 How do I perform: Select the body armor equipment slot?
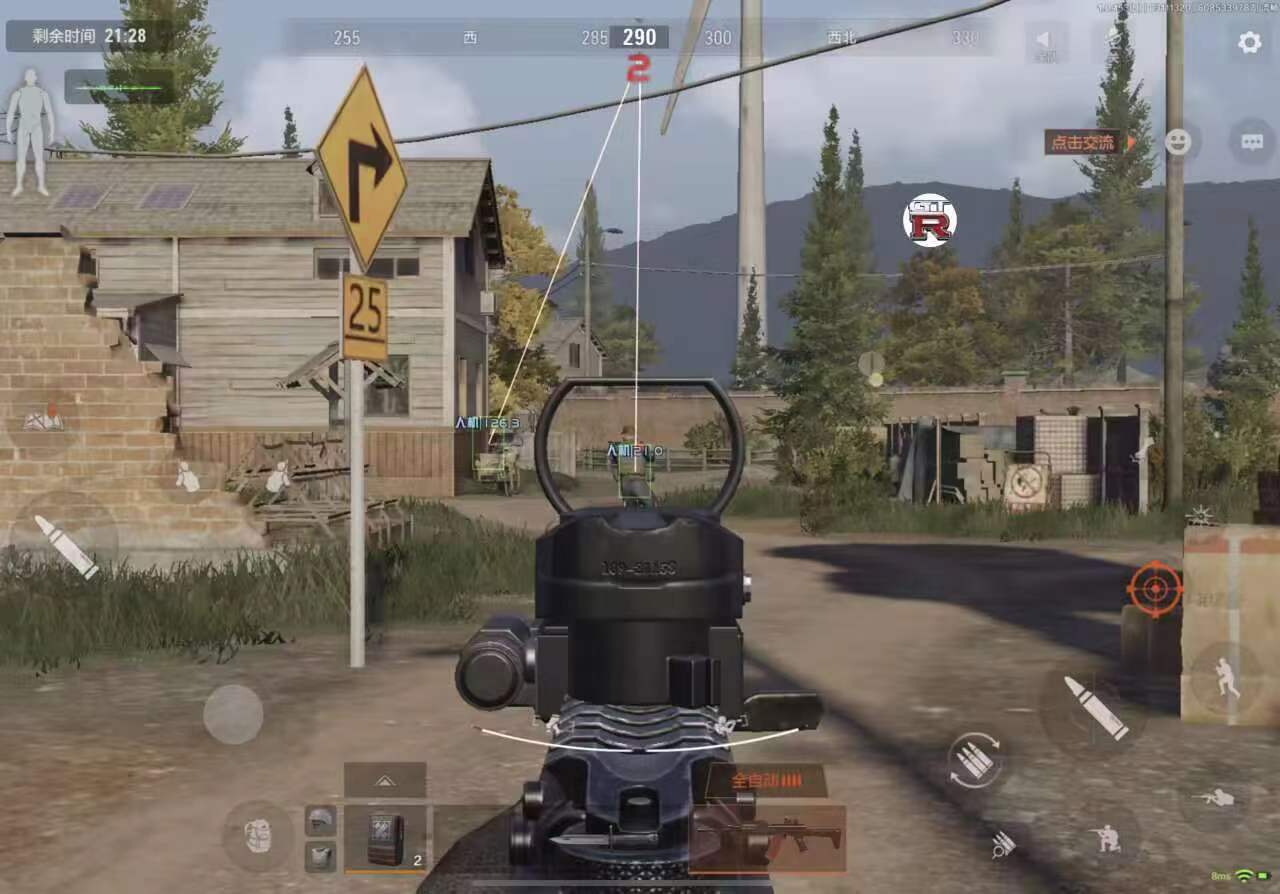click(320, 856)
